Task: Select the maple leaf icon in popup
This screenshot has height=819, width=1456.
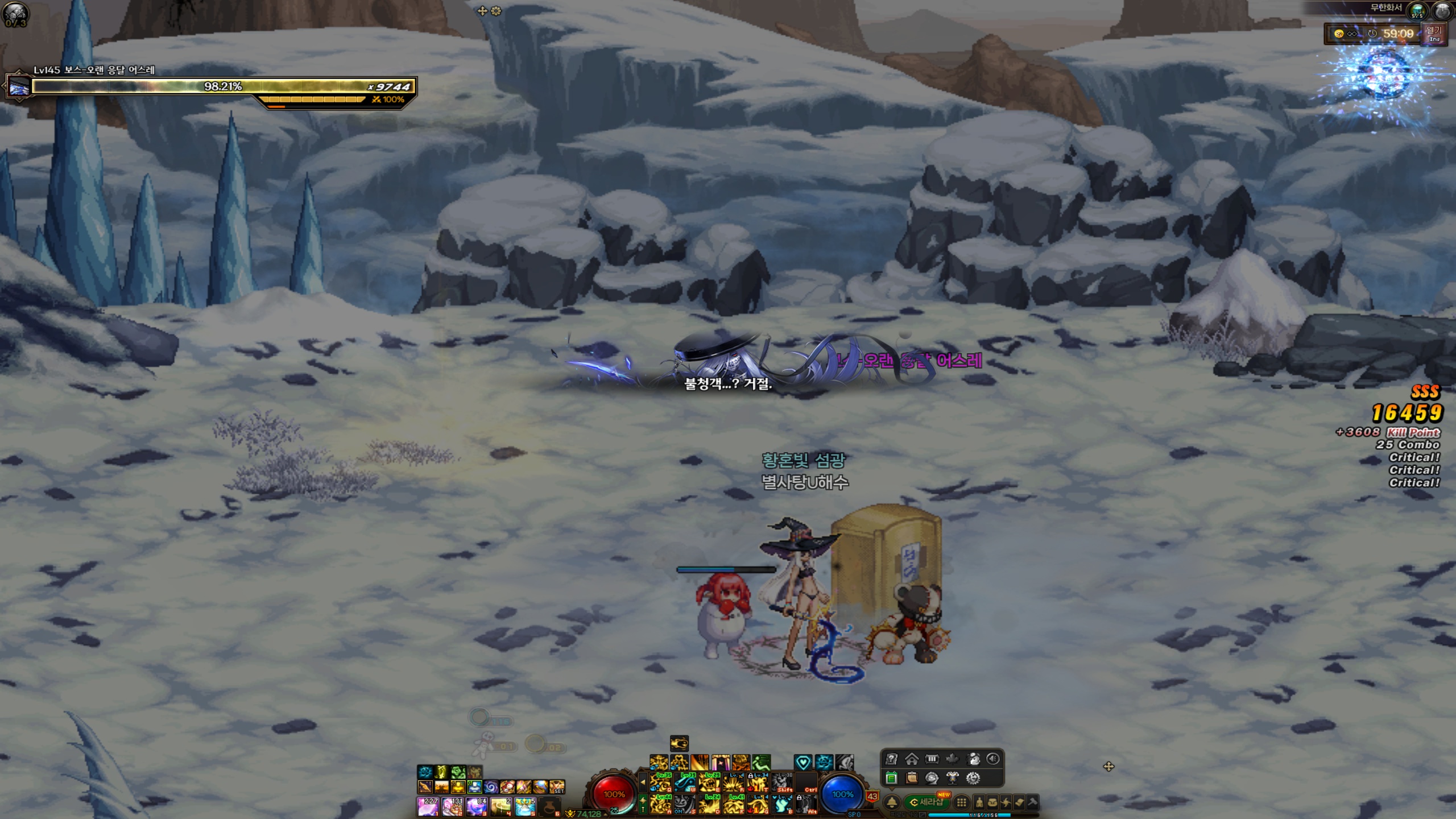Action: 953,759
